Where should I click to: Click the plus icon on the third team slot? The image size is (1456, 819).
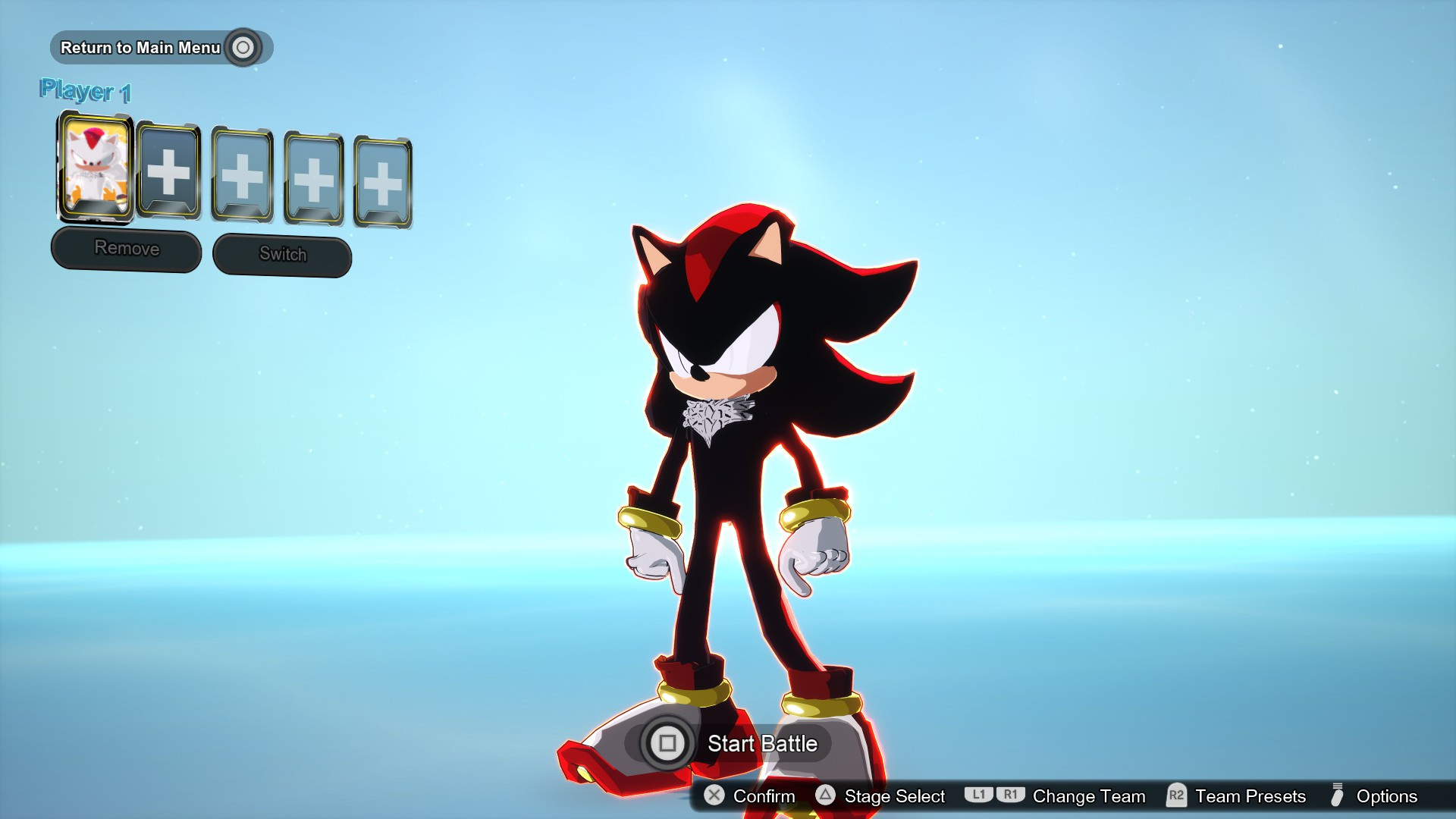point(241,178)
